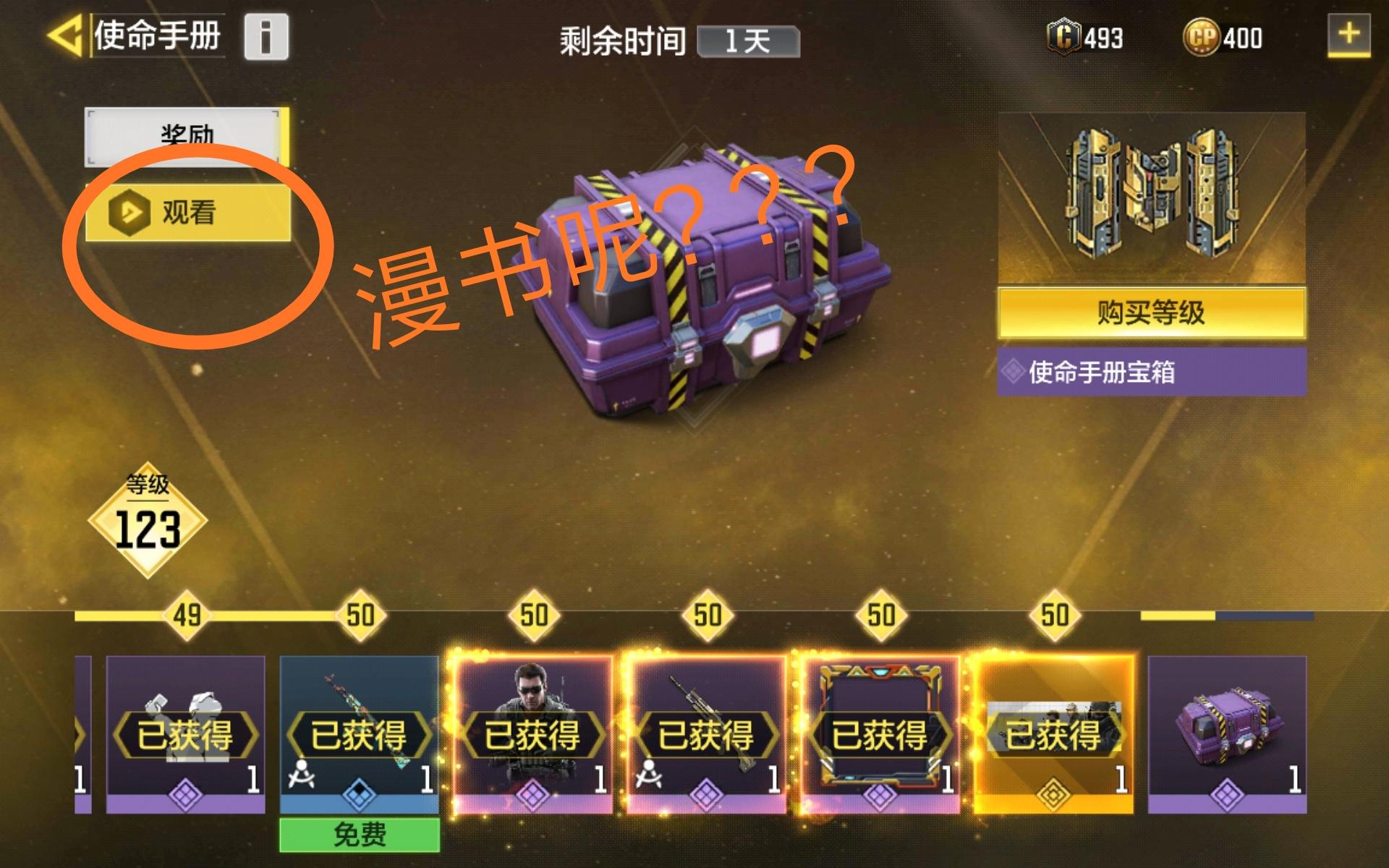
Task: Click the CP coin icon showing 400
Action: (1204, 33)
